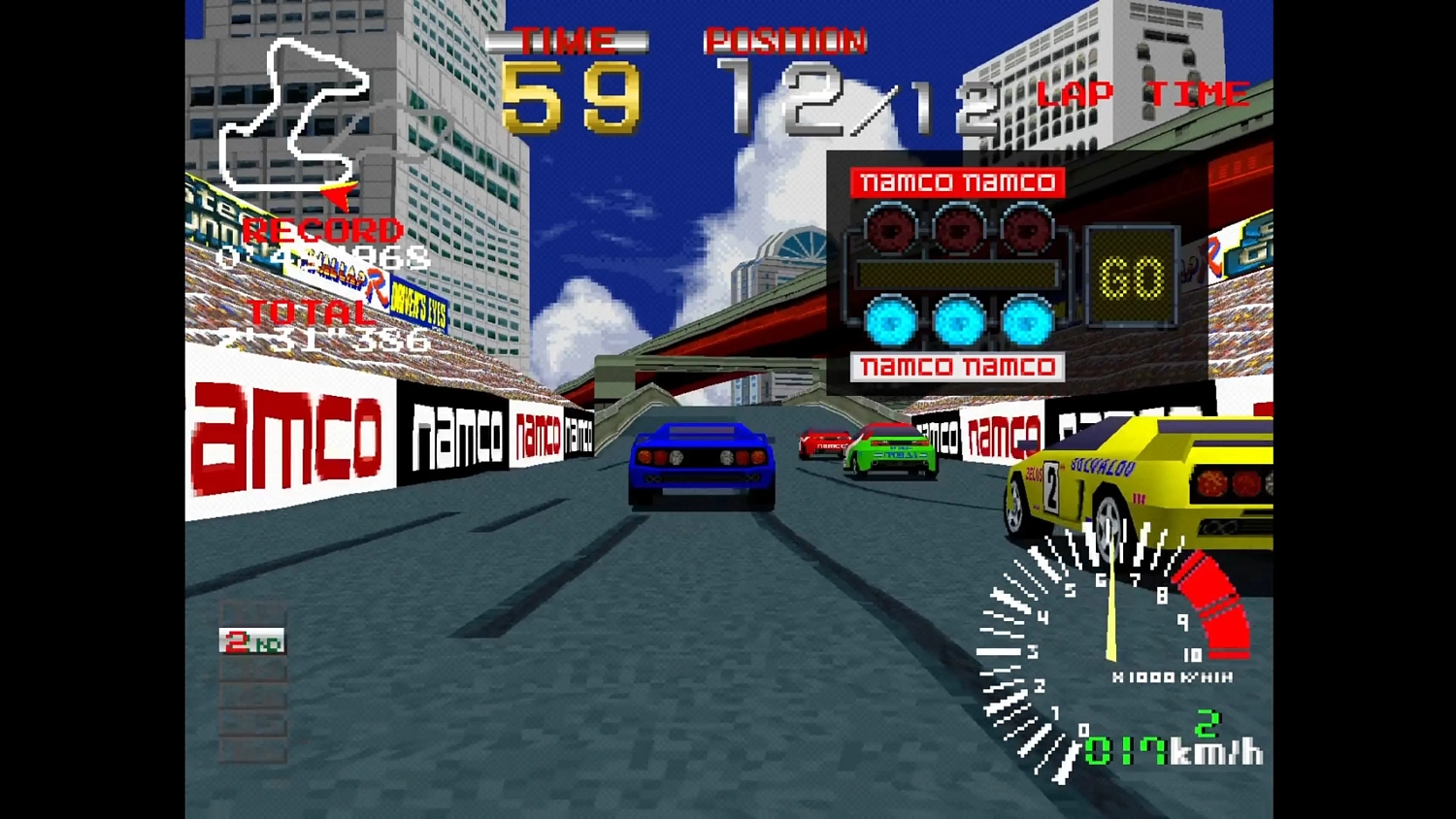Expand the faded ranking slot above the 2nd marker
Image resolution: width=1456 pixels, height=819 pixels.
coord(252,611)
